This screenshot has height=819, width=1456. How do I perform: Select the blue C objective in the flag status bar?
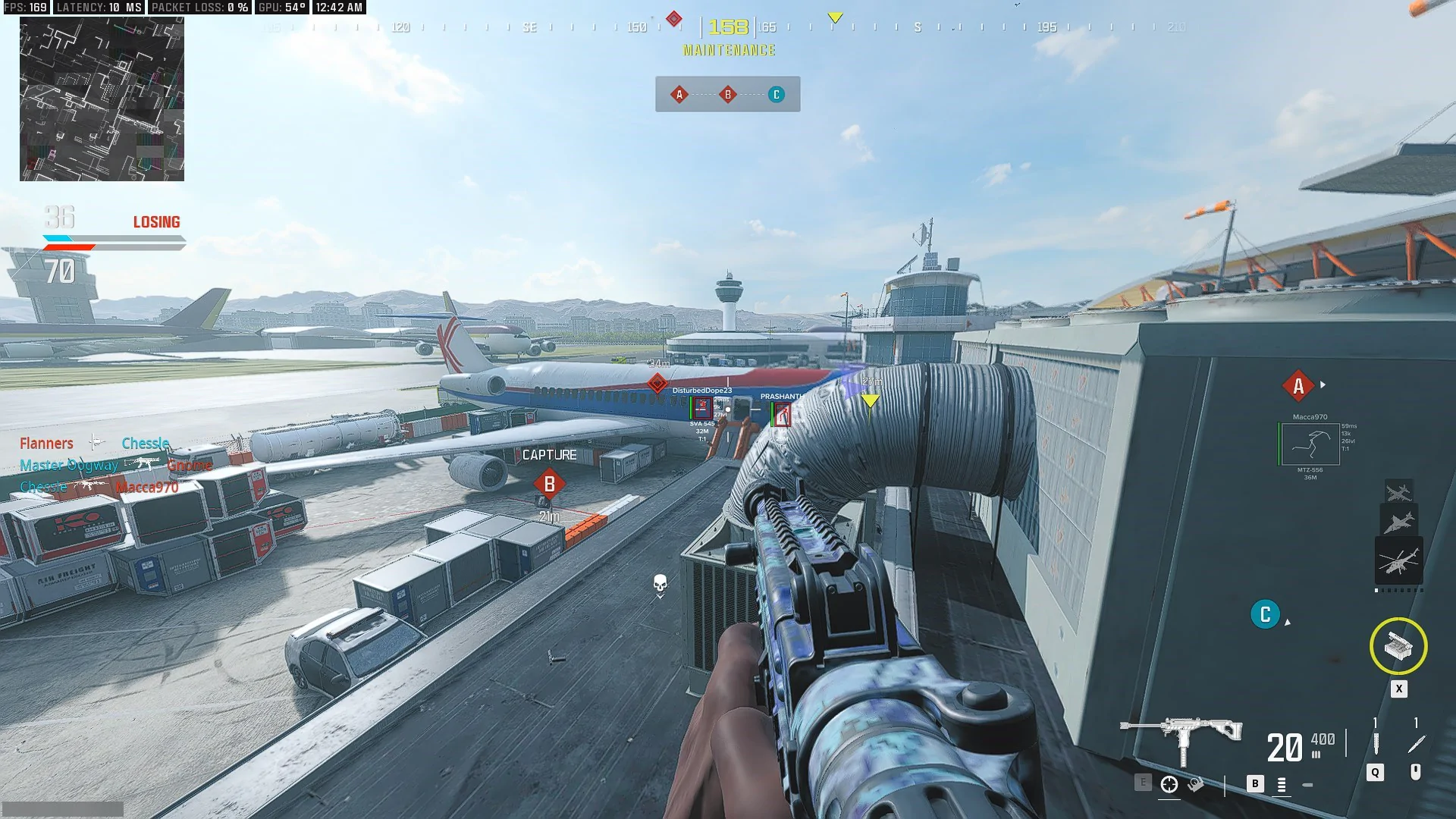click(x=776, y=95)
